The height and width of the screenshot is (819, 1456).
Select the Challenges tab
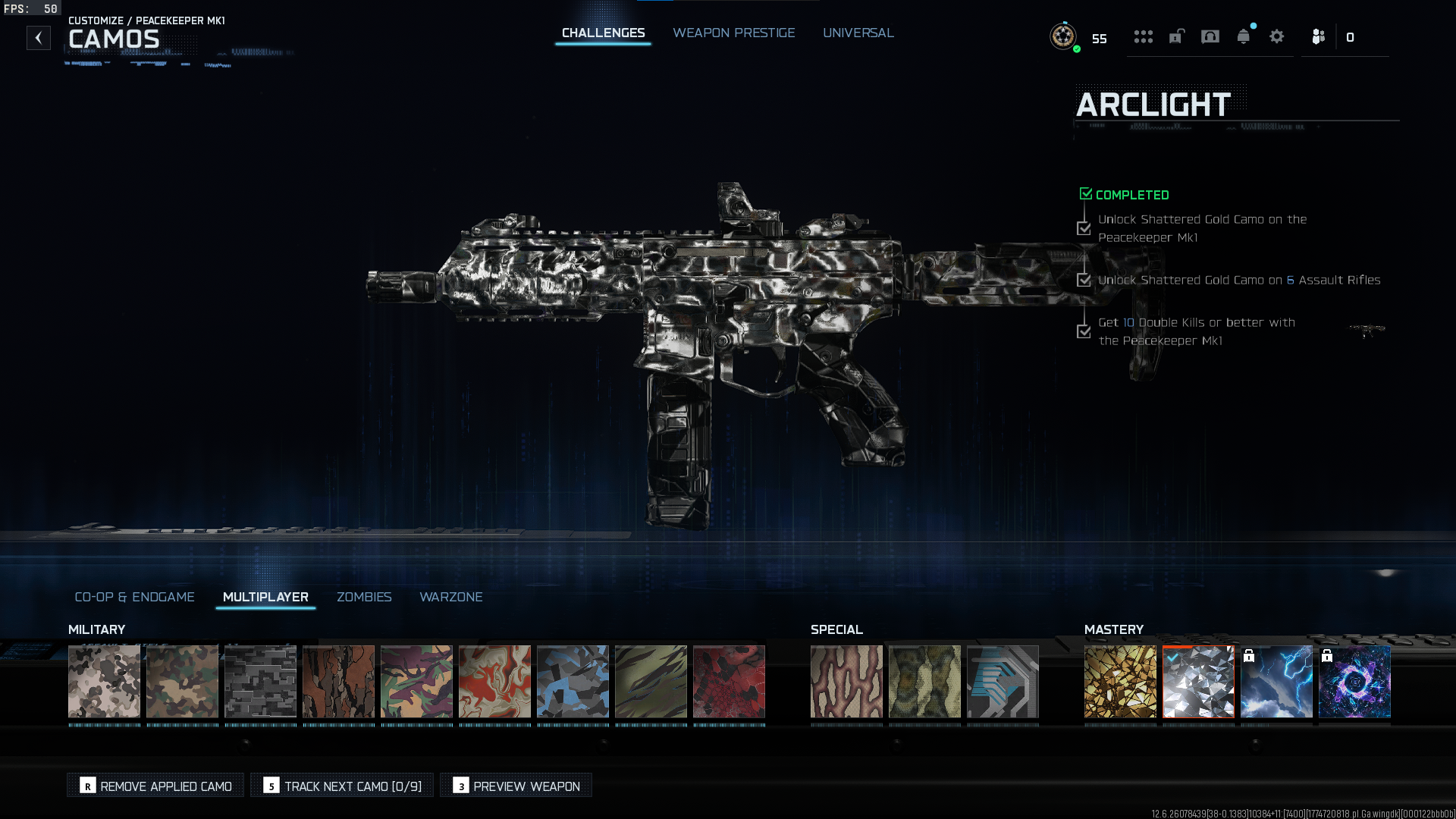pos(603,33)
